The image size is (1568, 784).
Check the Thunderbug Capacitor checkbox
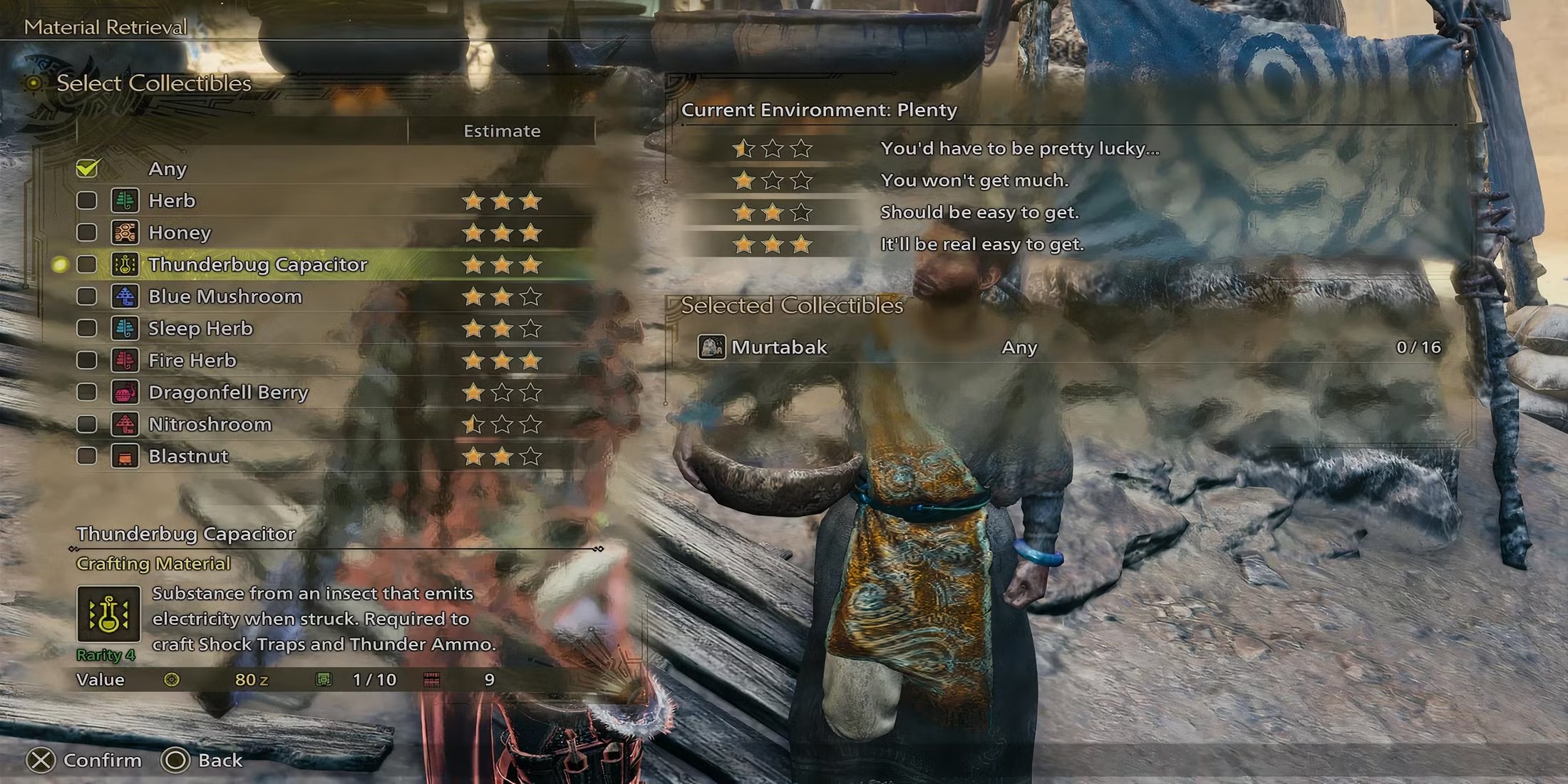[x=87, y=264]
